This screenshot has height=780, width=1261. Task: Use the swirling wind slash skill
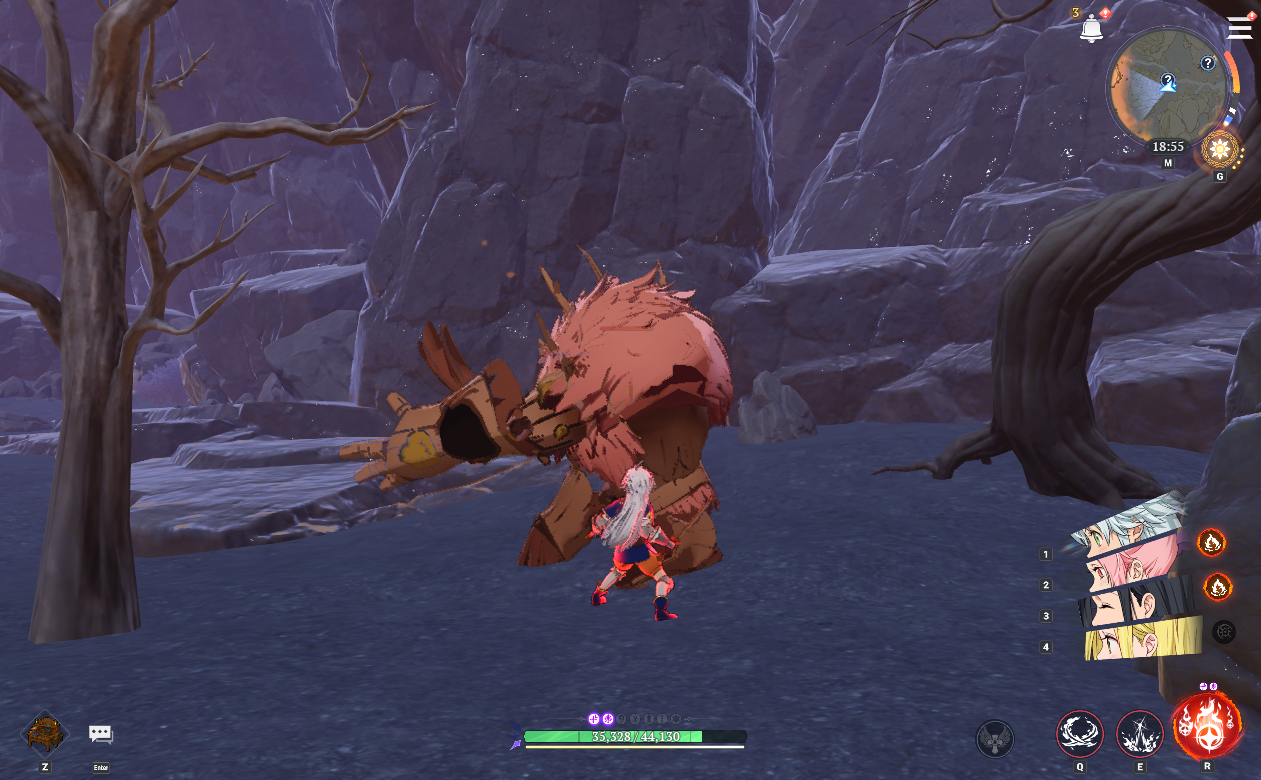1080,735
